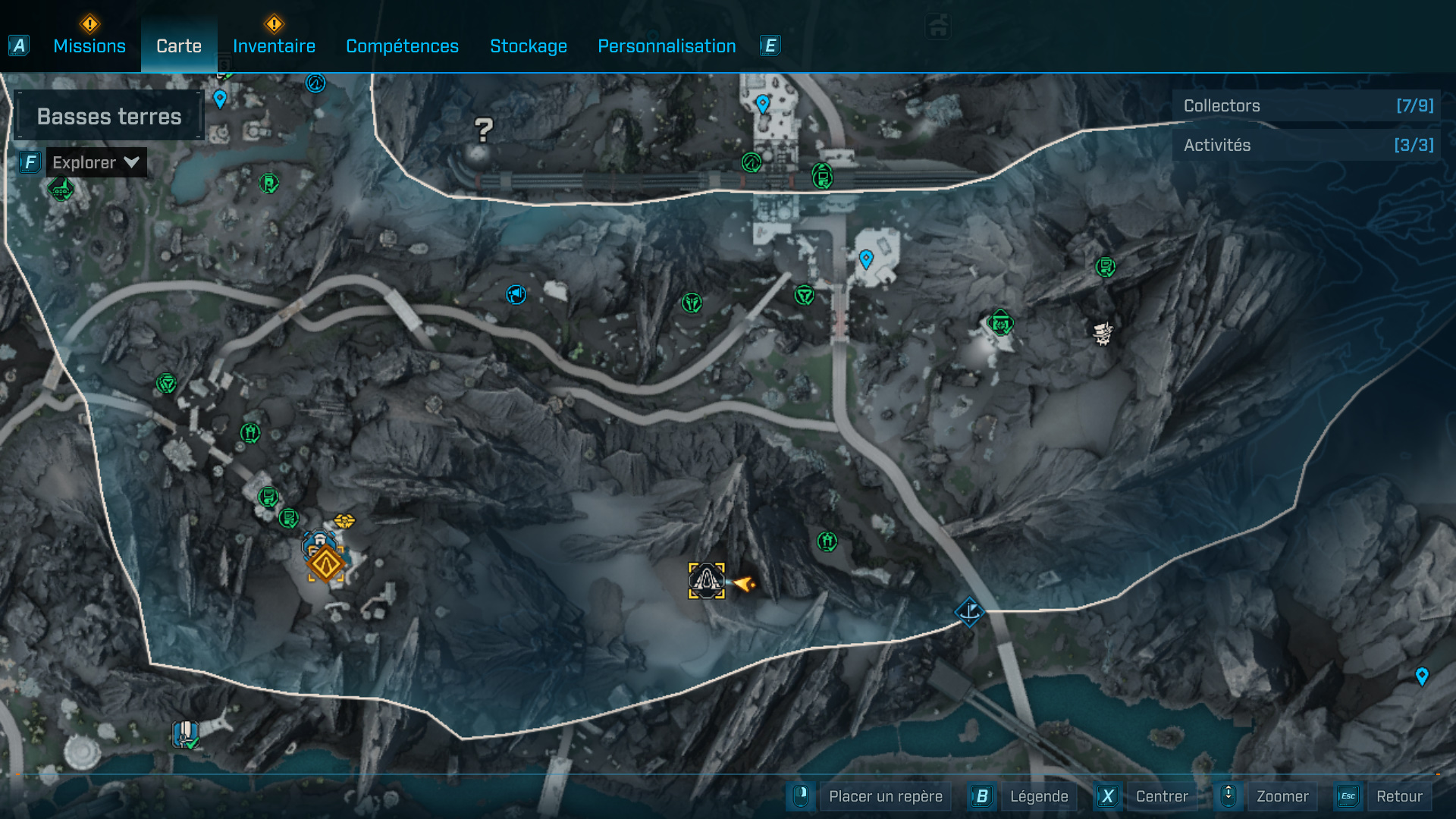Open the Explorer filter dropdown
1456x819 pixels.
pos(96,162)
